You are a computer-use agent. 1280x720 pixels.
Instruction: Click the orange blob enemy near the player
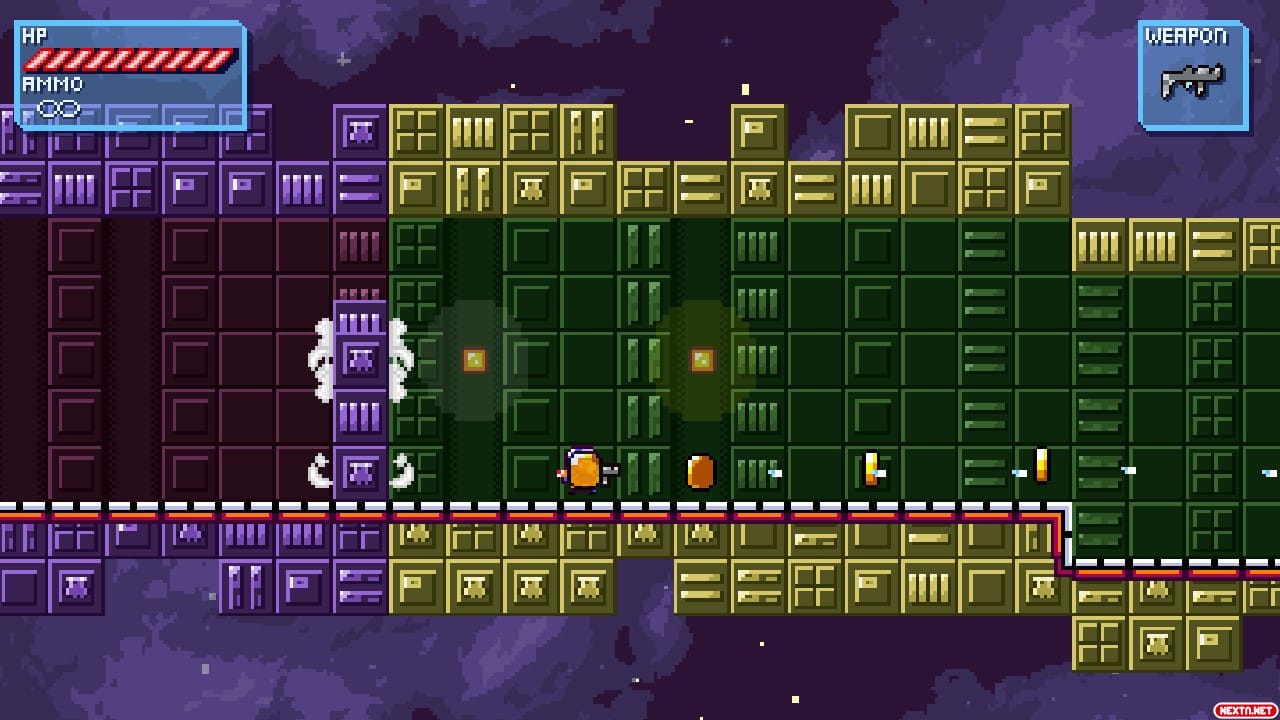coord(700,470)
